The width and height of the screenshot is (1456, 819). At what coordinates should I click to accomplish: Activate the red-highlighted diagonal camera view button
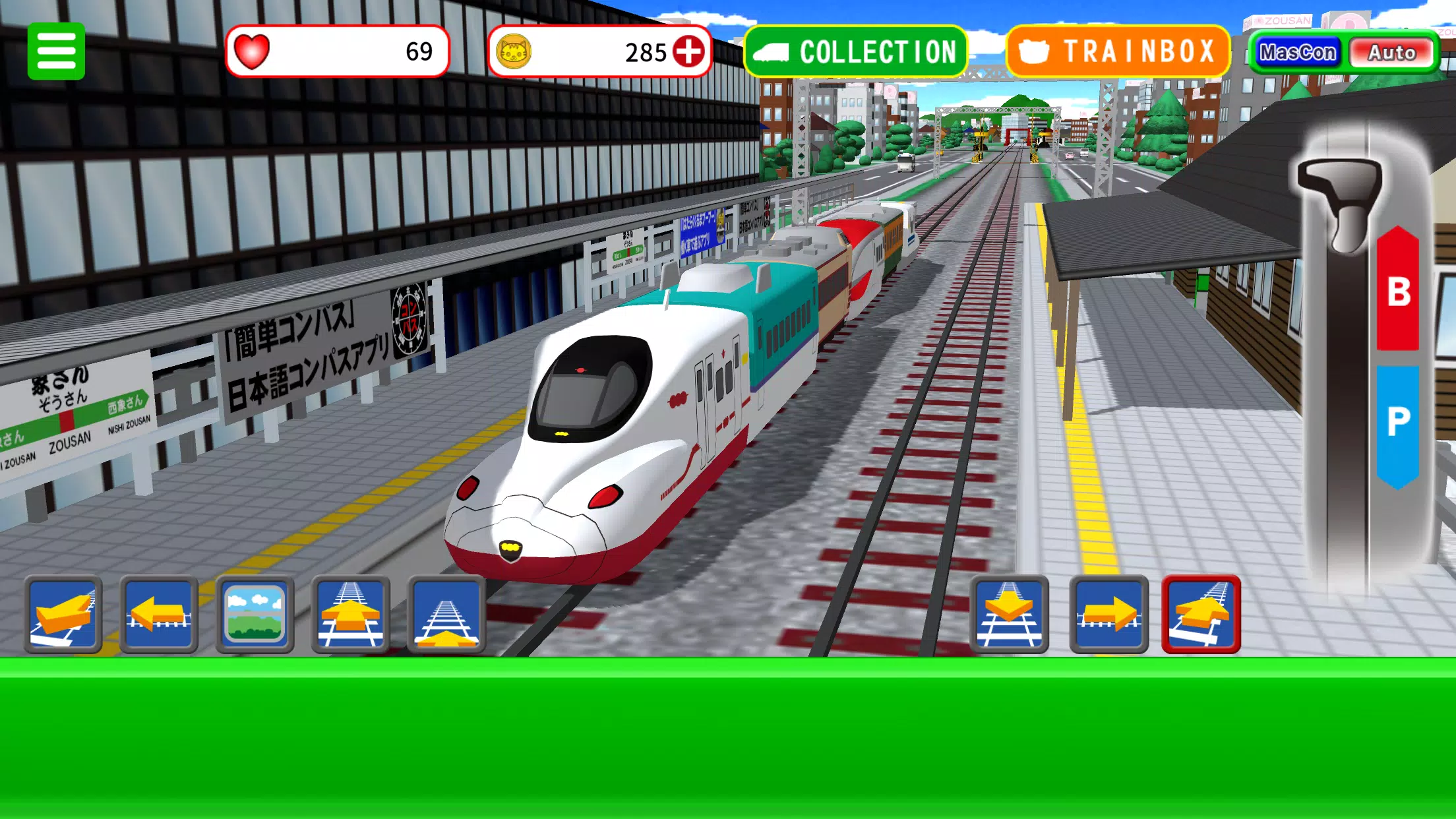click(1201, 615)
